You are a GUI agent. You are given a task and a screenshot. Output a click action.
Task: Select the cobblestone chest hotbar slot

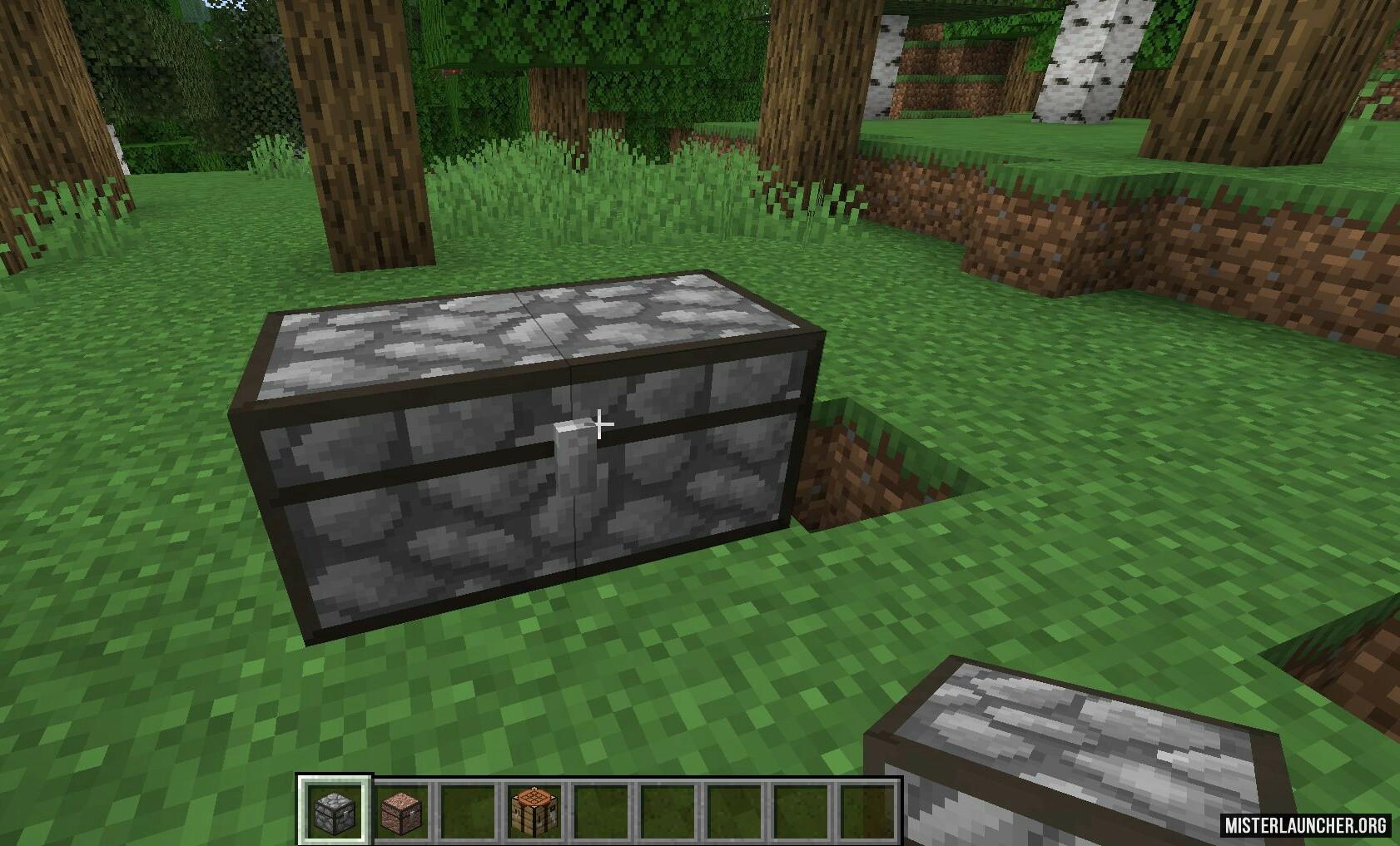(335, 810)
